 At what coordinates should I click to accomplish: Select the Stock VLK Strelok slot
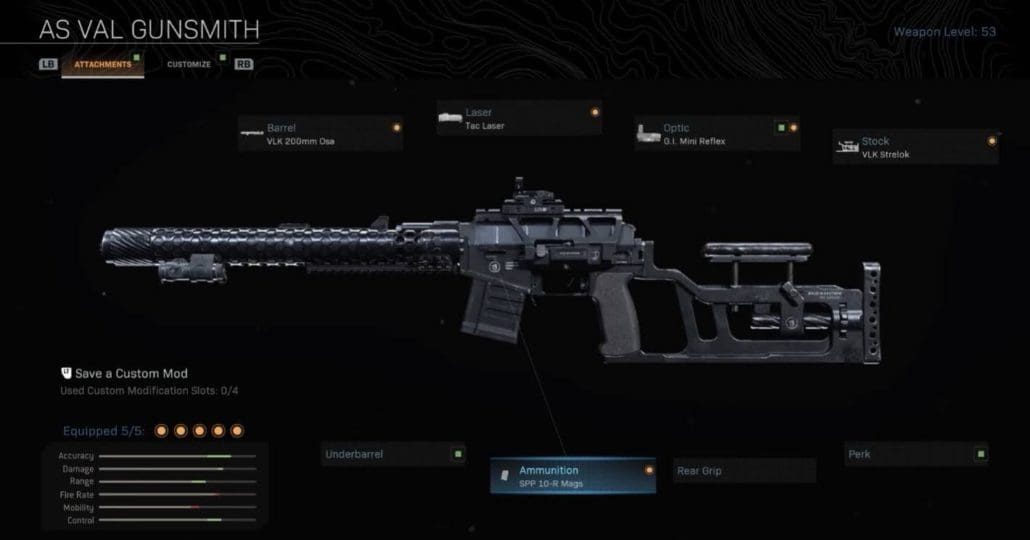[x=915, y=147]
